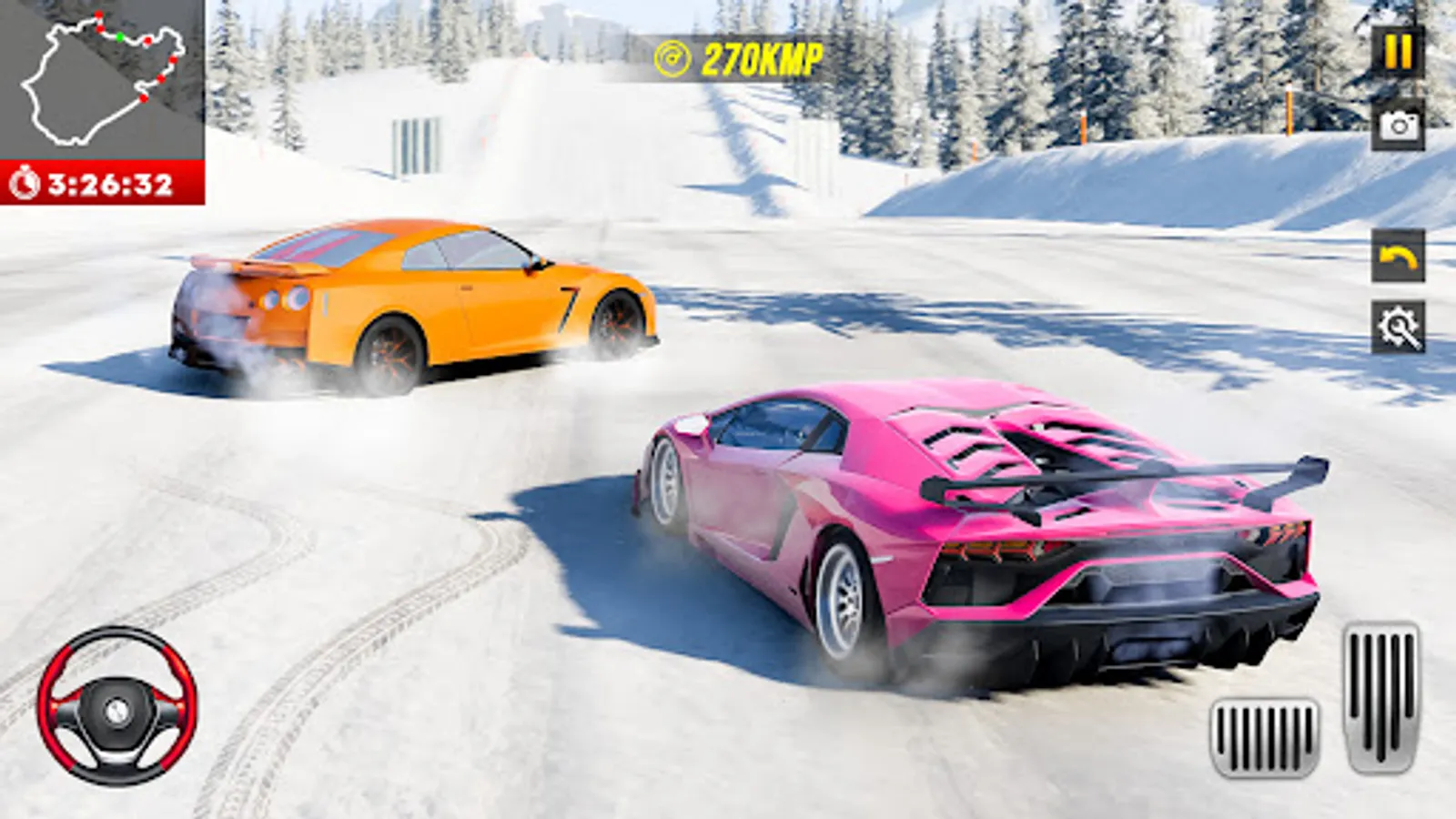The width and height of the screenshot is (1456, 819).
Task: Tap a red dot marker on the minimap
Action: tap(147, 40)
